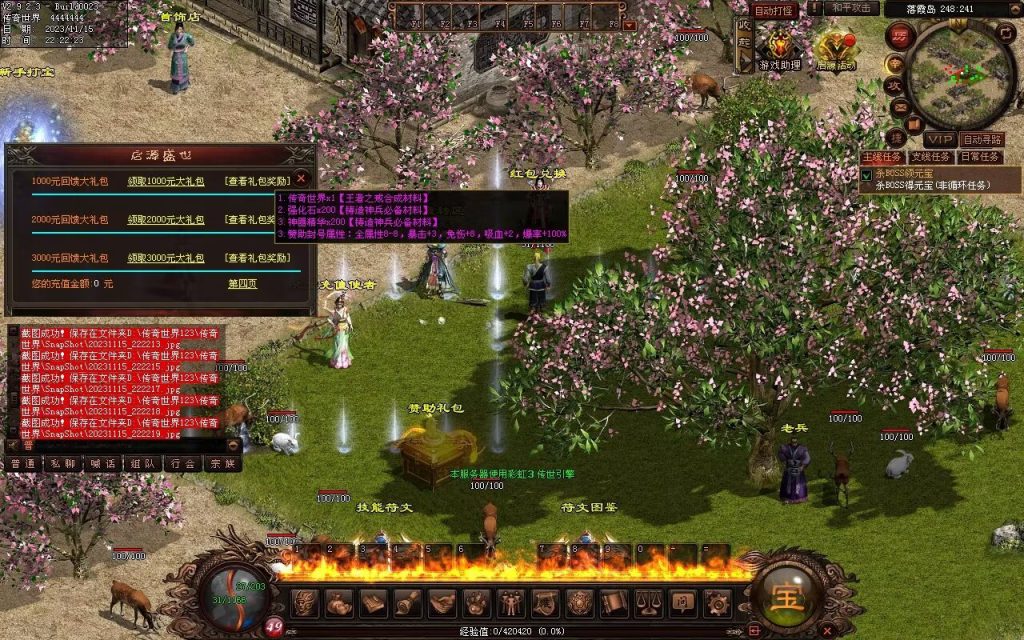Go to 第四页 in the gift panel
Viewport: 1024px width, 640px height.
coord(242,283)
